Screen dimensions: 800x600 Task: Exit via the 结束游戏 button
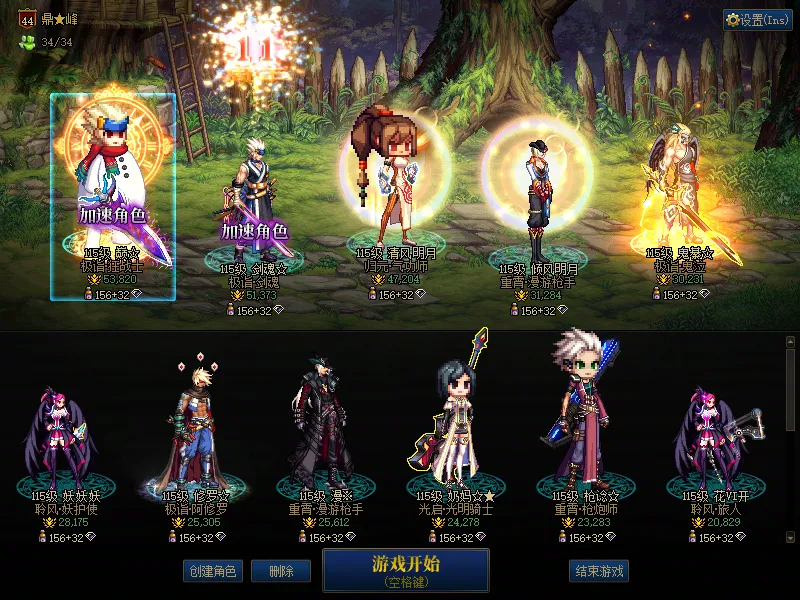pyautogui.click(x=599, y=571)
